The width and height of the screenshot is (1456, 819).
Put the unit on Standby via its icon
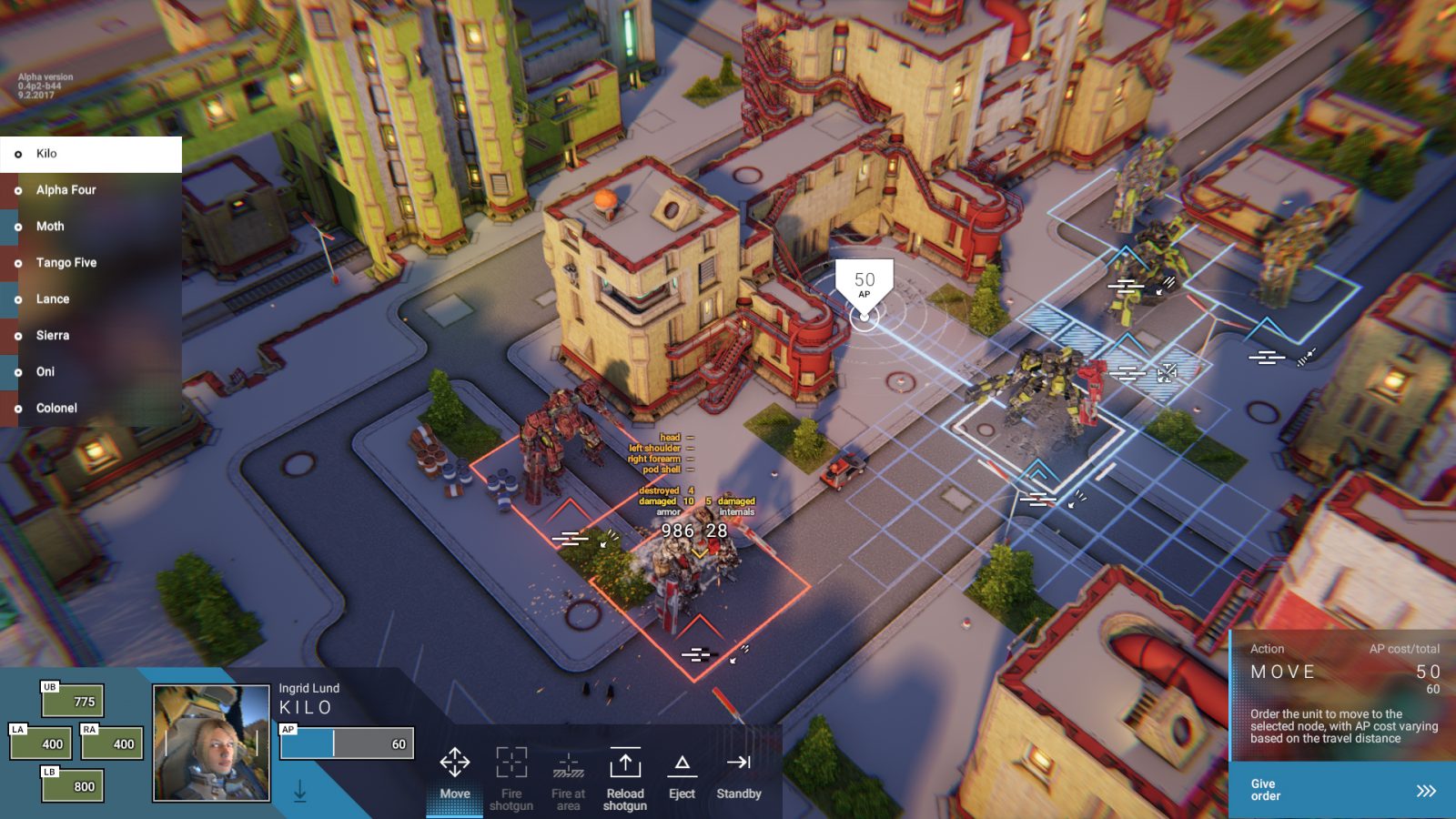coord(739,763)
